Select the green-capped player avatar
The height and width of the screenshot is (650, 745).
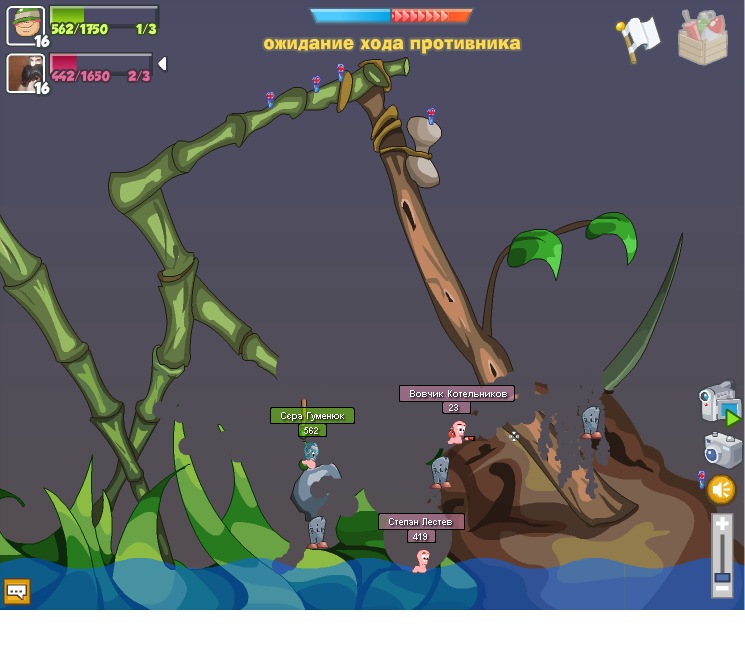point(25,25)
